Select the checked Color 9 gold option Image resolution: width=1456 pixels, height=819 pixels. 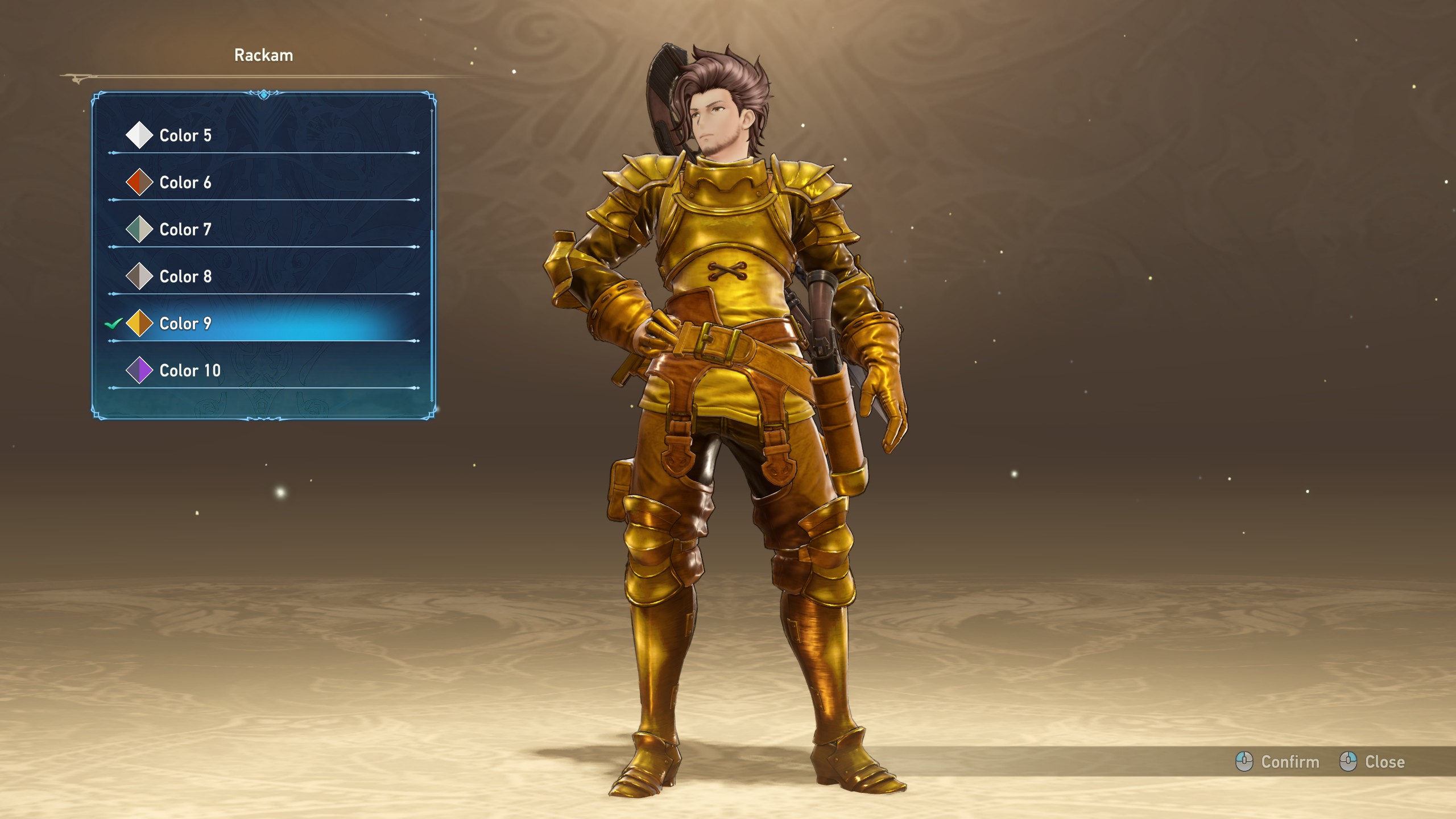coord(185,324)
